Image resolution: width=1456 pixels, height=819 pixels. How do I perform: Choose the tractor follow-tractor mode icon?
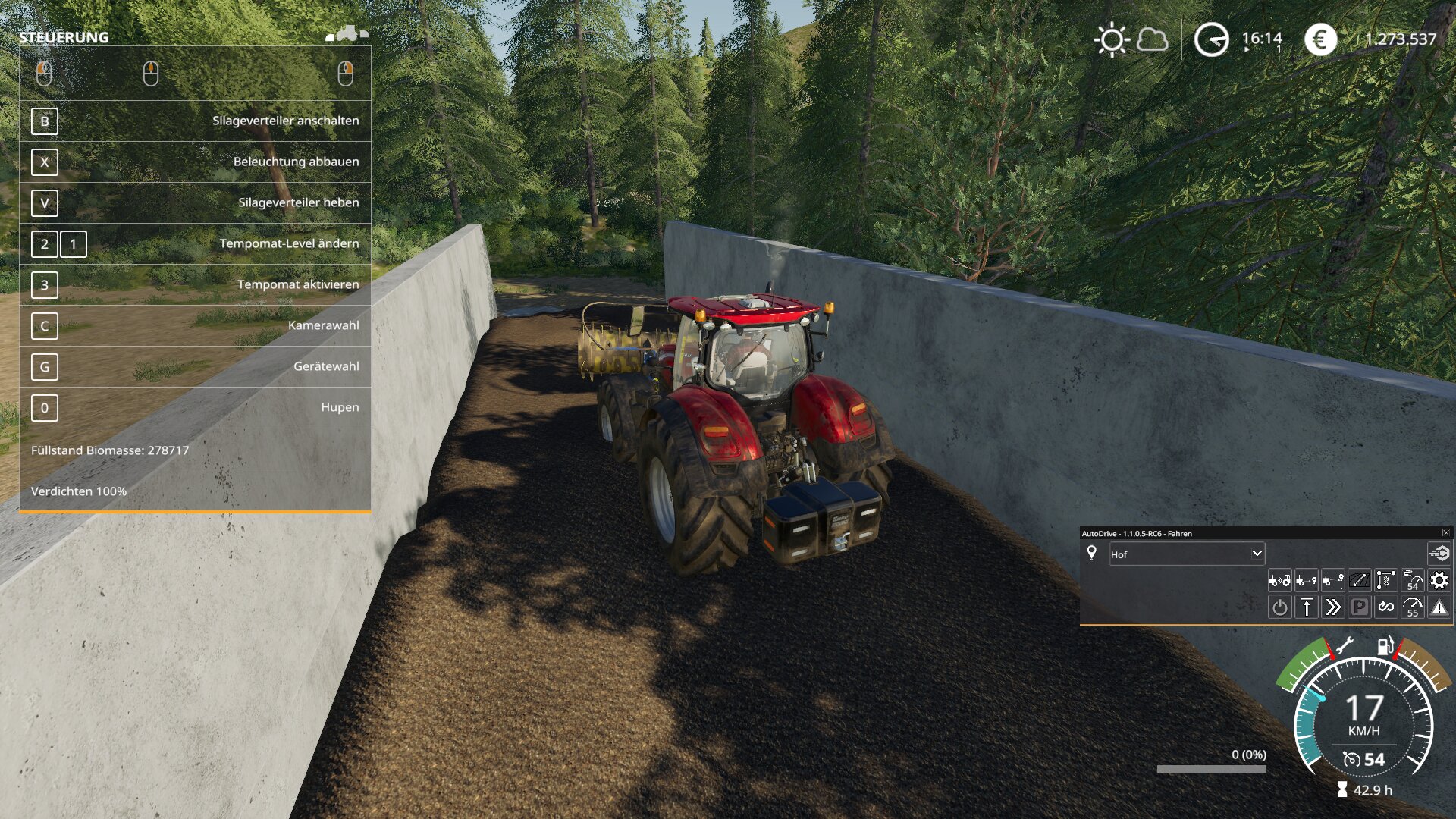[1280, 581]
